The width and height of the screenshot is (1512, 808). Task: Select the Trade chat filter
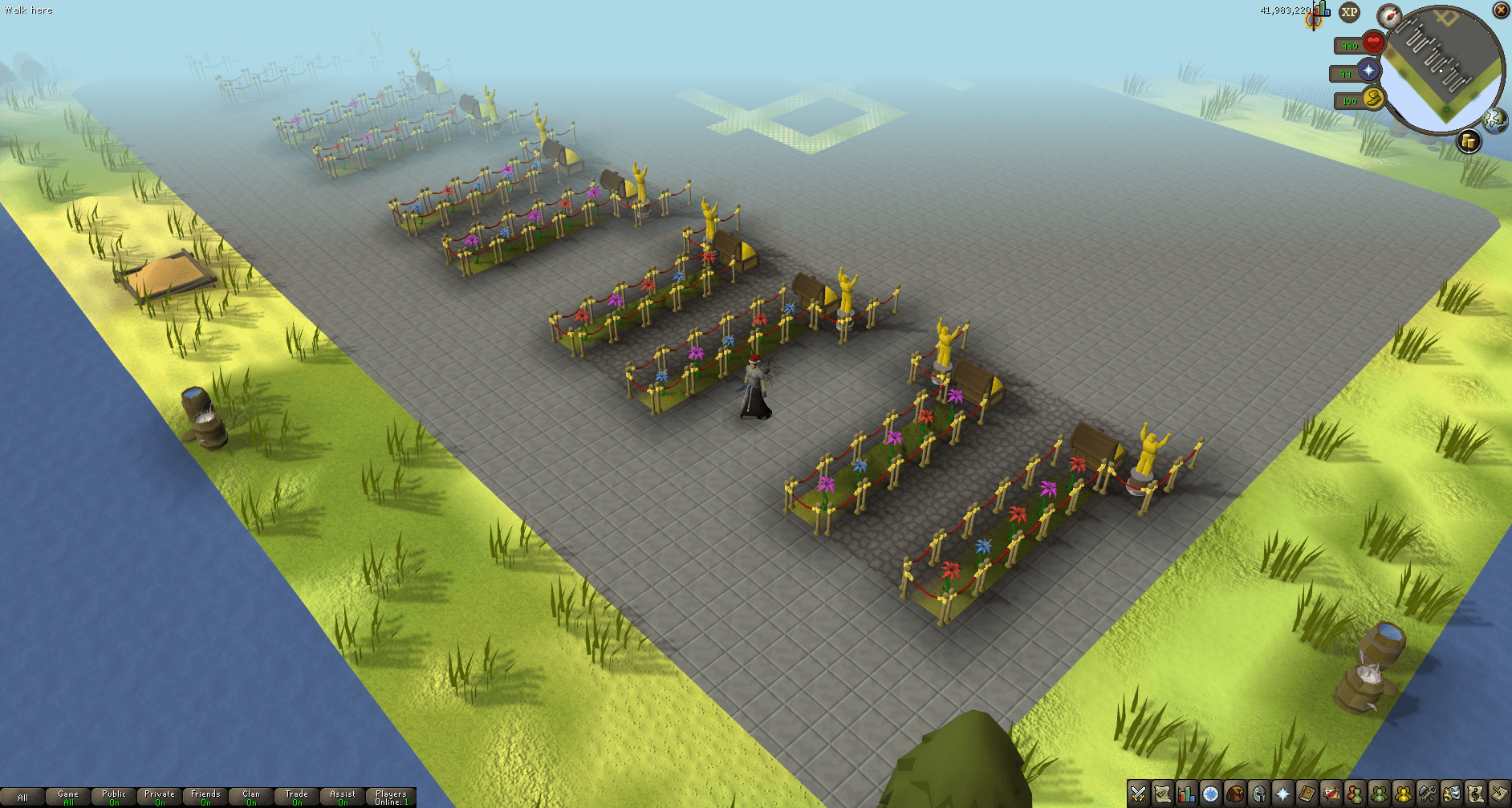click(297, 798)
